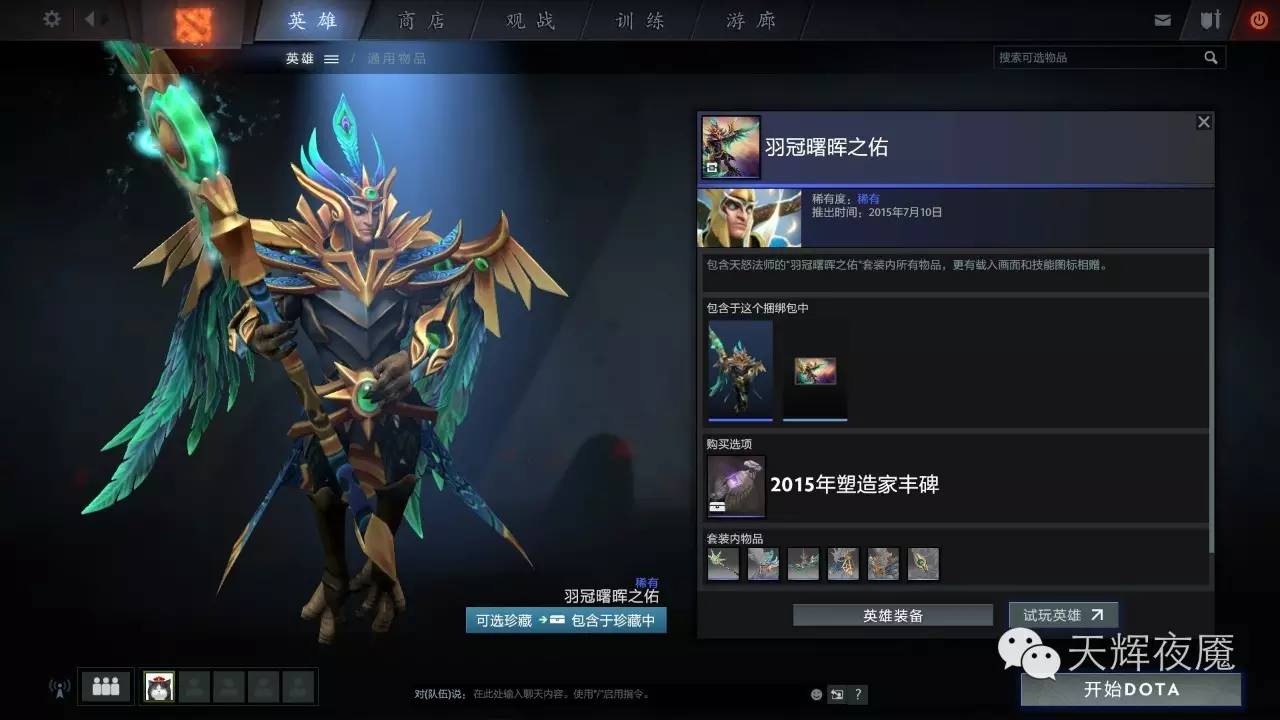This screenshot has width=1280, height=720.
Task: Close the 羽冠曙晖之佑 item detail panel
Action: 1203,121
